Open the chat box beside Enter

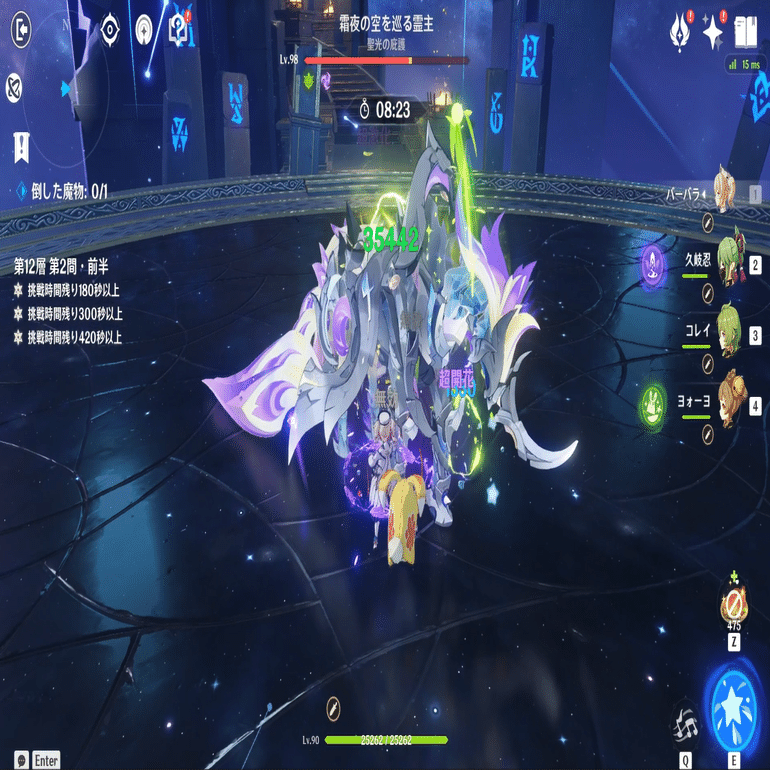click(x=21, y=760)
